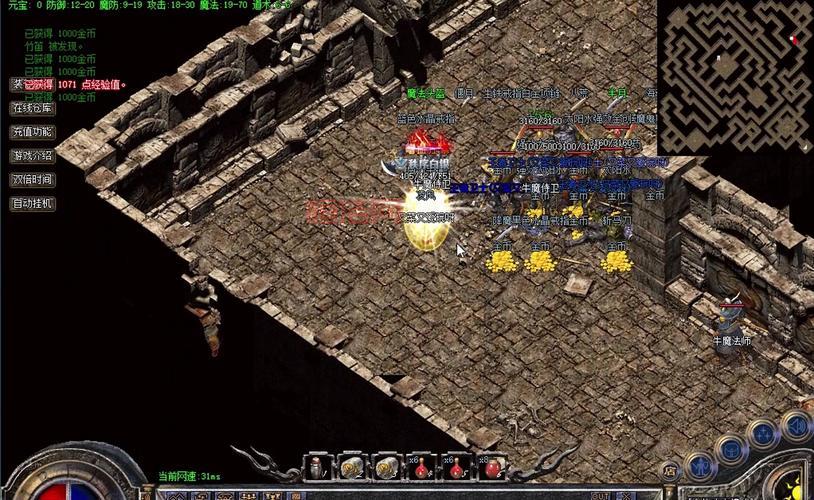This screenshot has width=814, height=500.
Task: Open the 在线仓库 online warehouse
Action: (x=32, y=108)
